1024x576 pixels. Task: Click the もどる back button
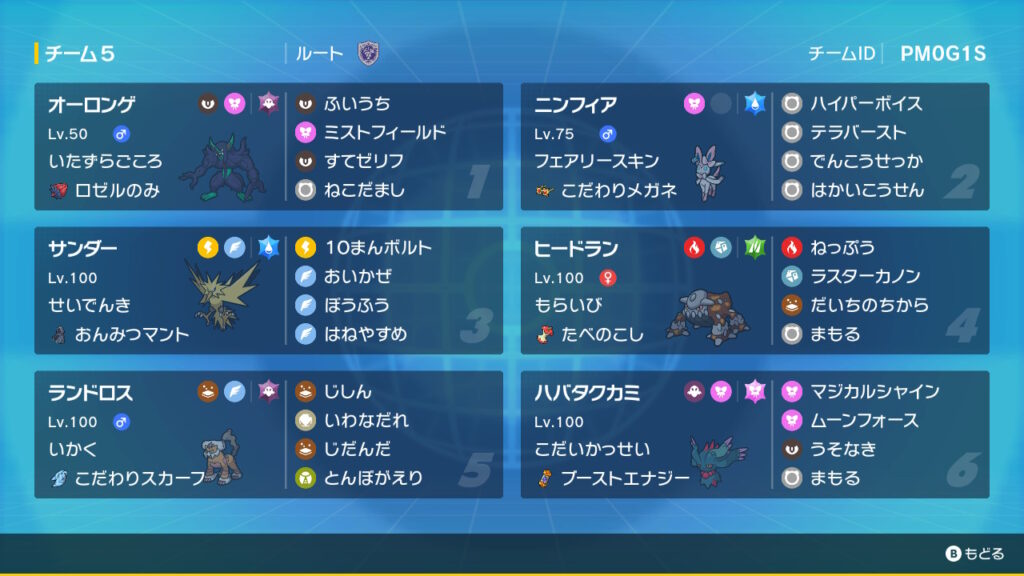(973, 553)
